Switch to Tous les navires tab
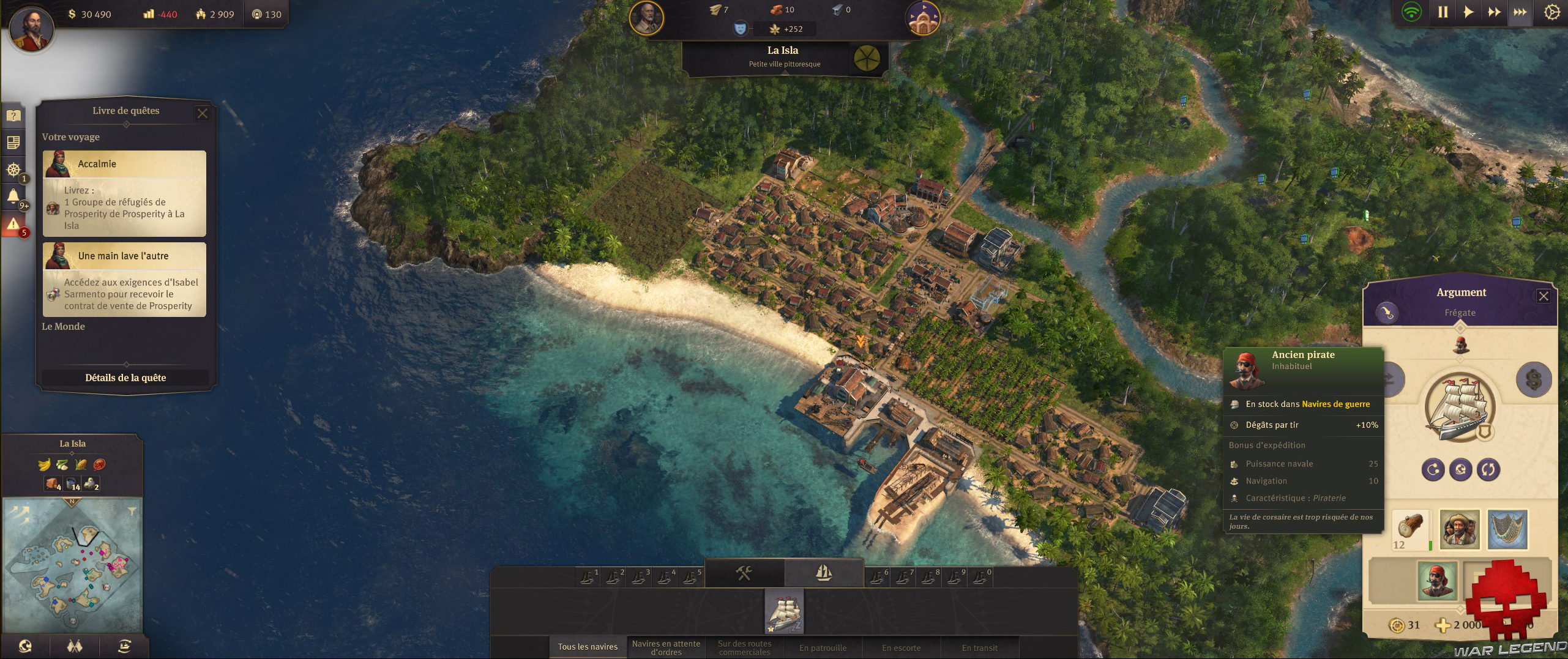This screenshot has height=659, width=1568. pos(588,647)
